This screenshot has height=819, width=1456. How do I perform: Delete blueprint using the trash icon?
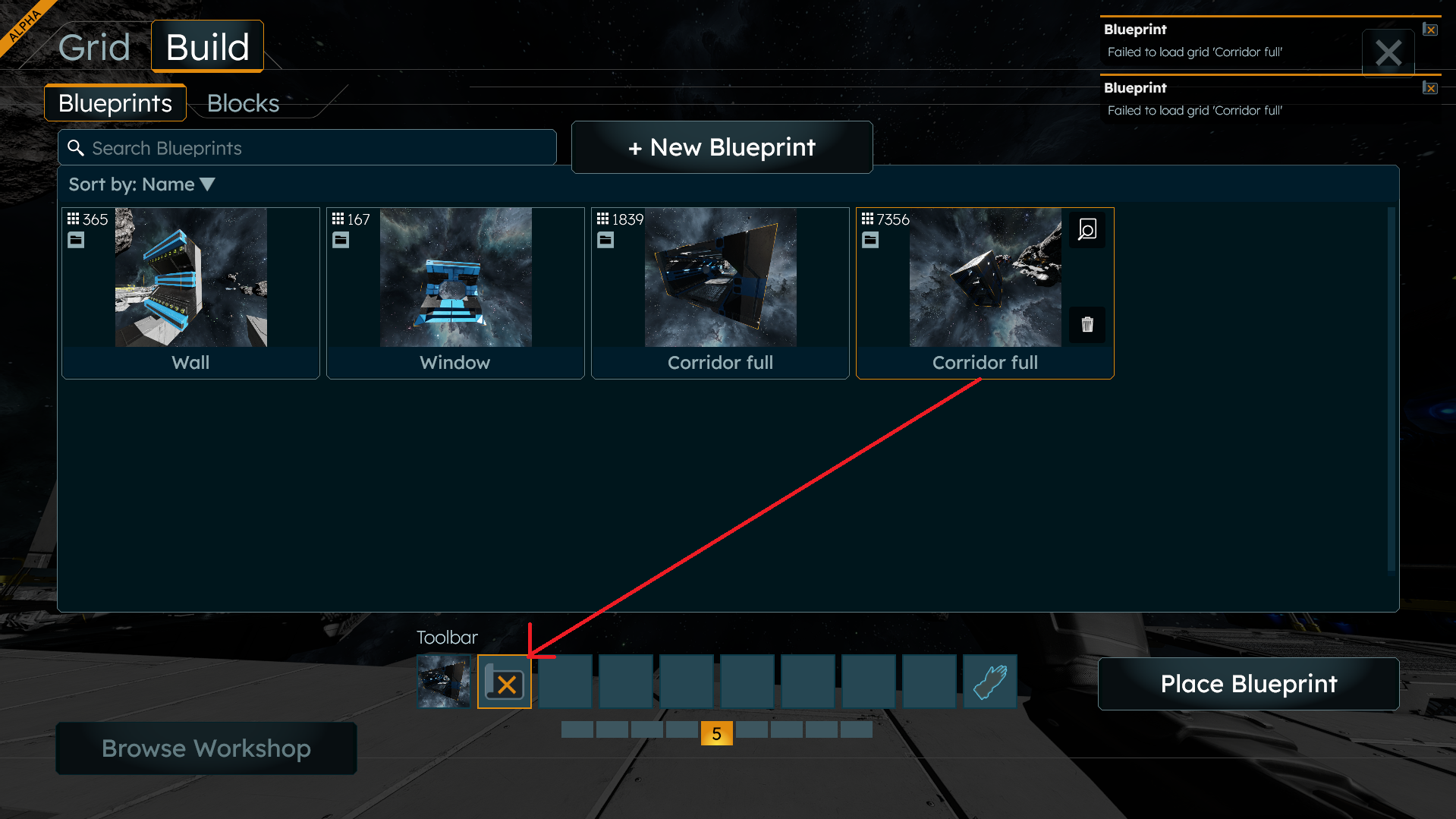(x=1087, y=325)
